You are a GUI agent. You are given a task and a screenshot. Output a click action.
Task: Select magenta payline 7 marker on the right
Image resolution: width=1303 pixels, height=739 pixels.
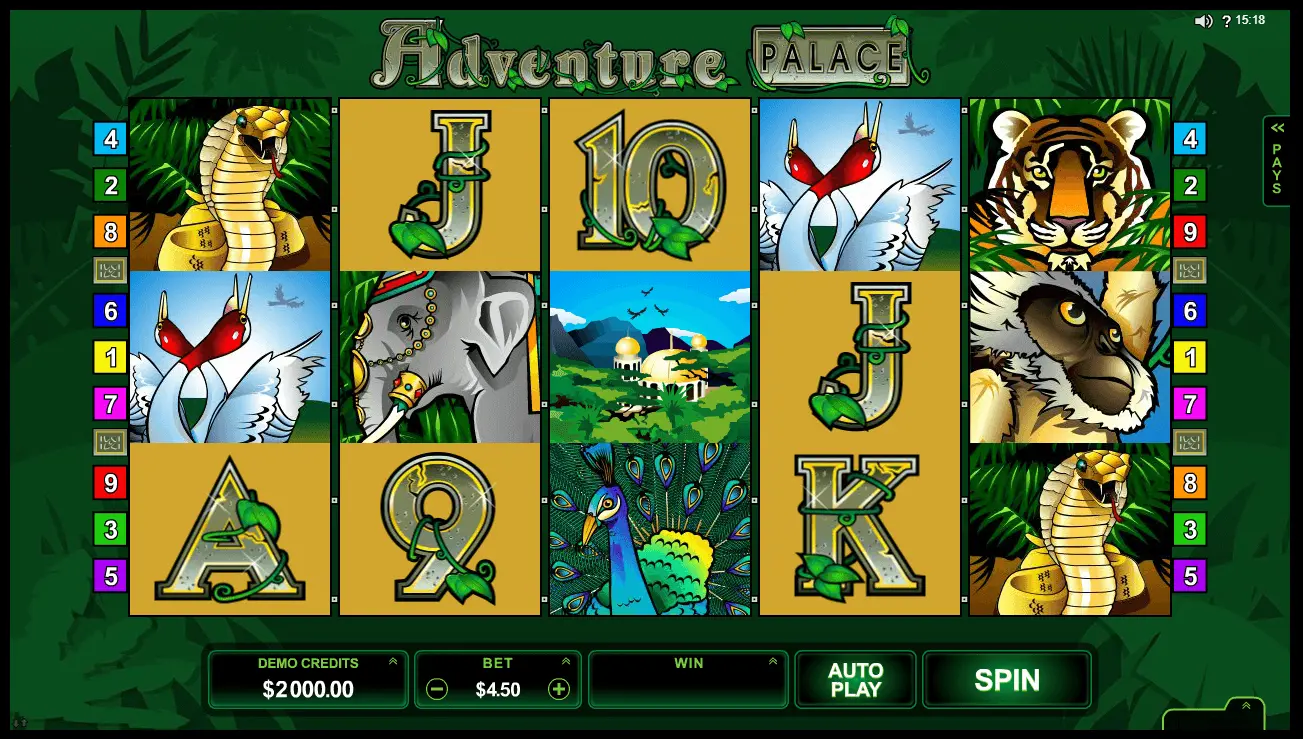tap(1190, 404)
